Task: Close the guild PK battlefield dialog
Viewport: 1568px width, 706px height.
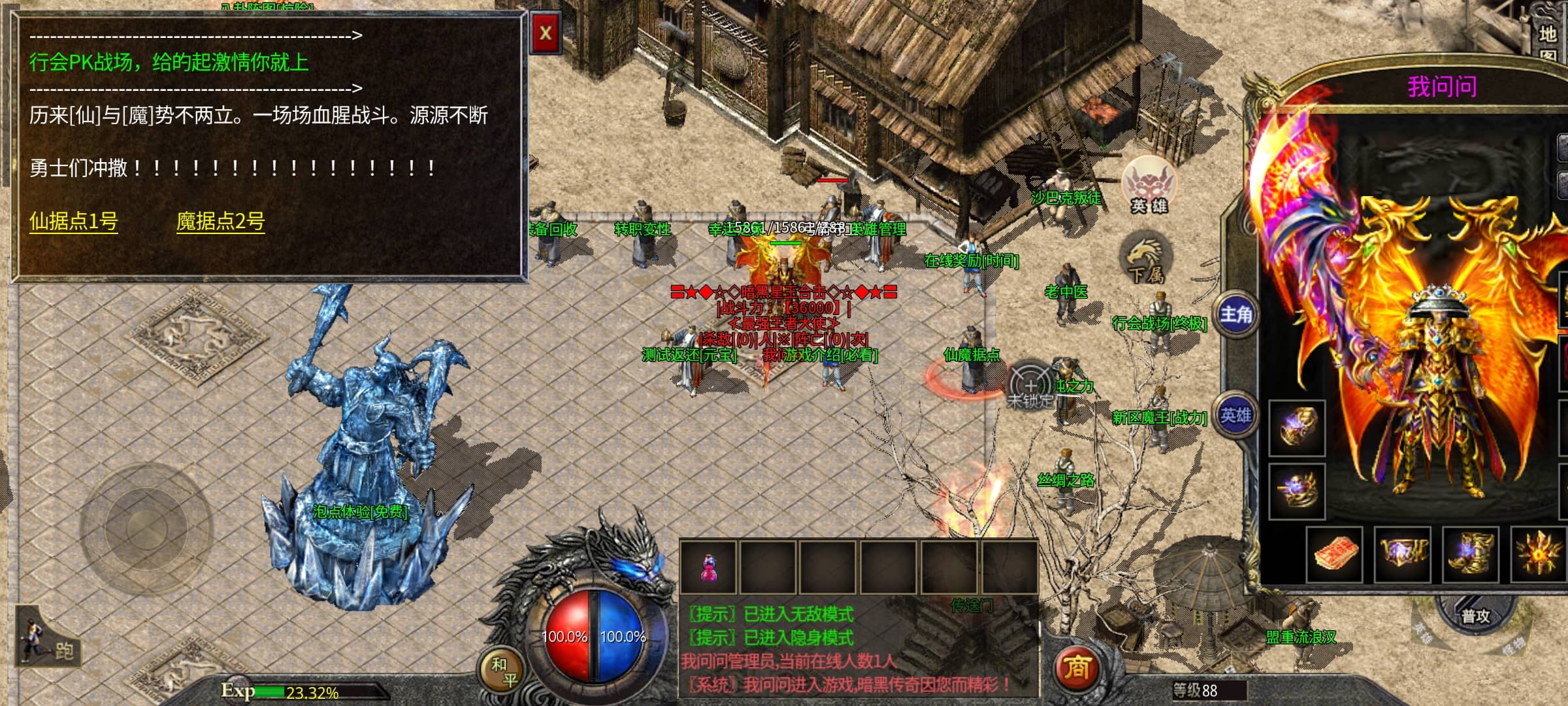Action: click(546, 33)
